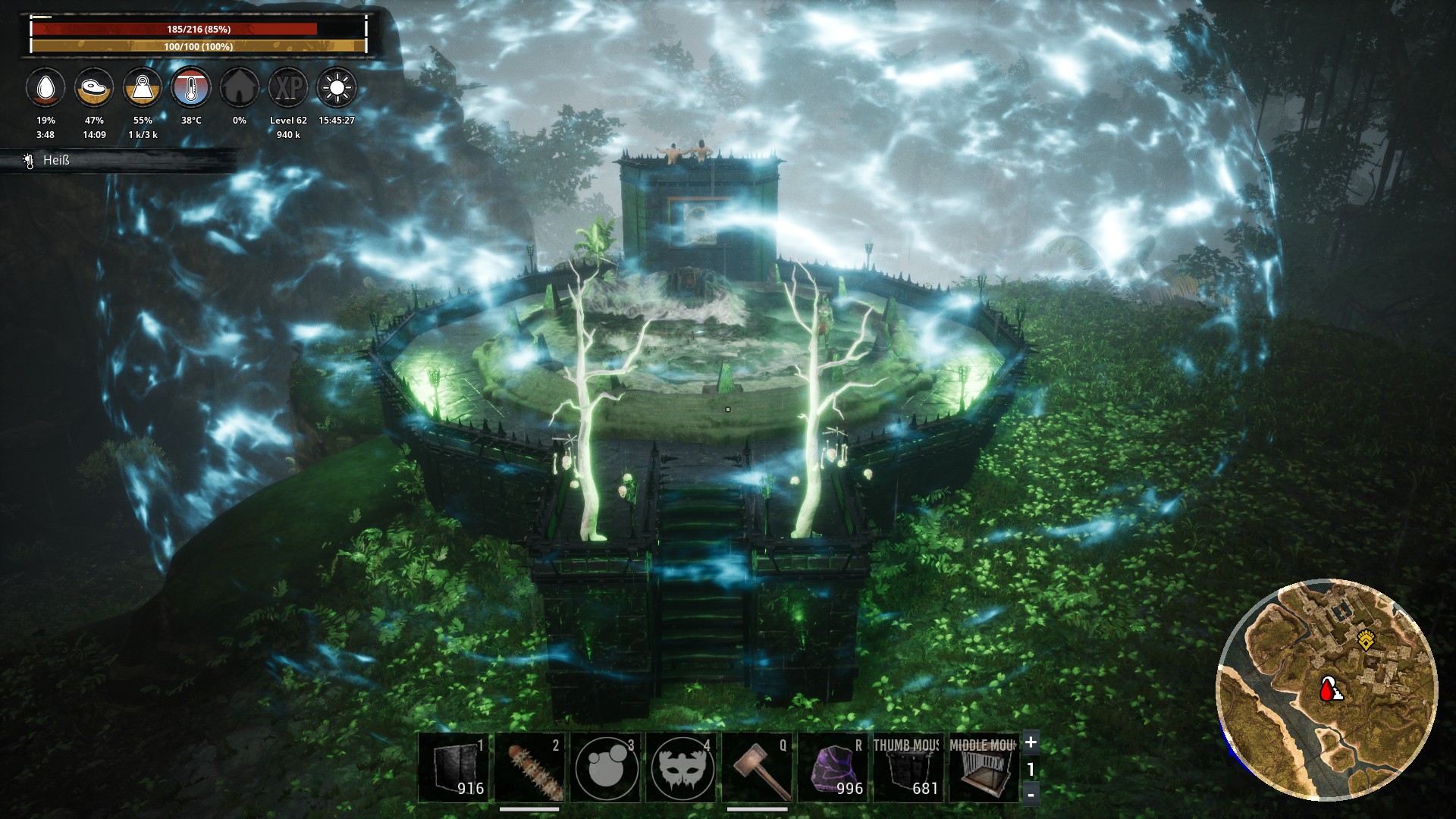Select the dark block in Thumb Mouse slot
The image size is (1456, 819).
[908, 767]
